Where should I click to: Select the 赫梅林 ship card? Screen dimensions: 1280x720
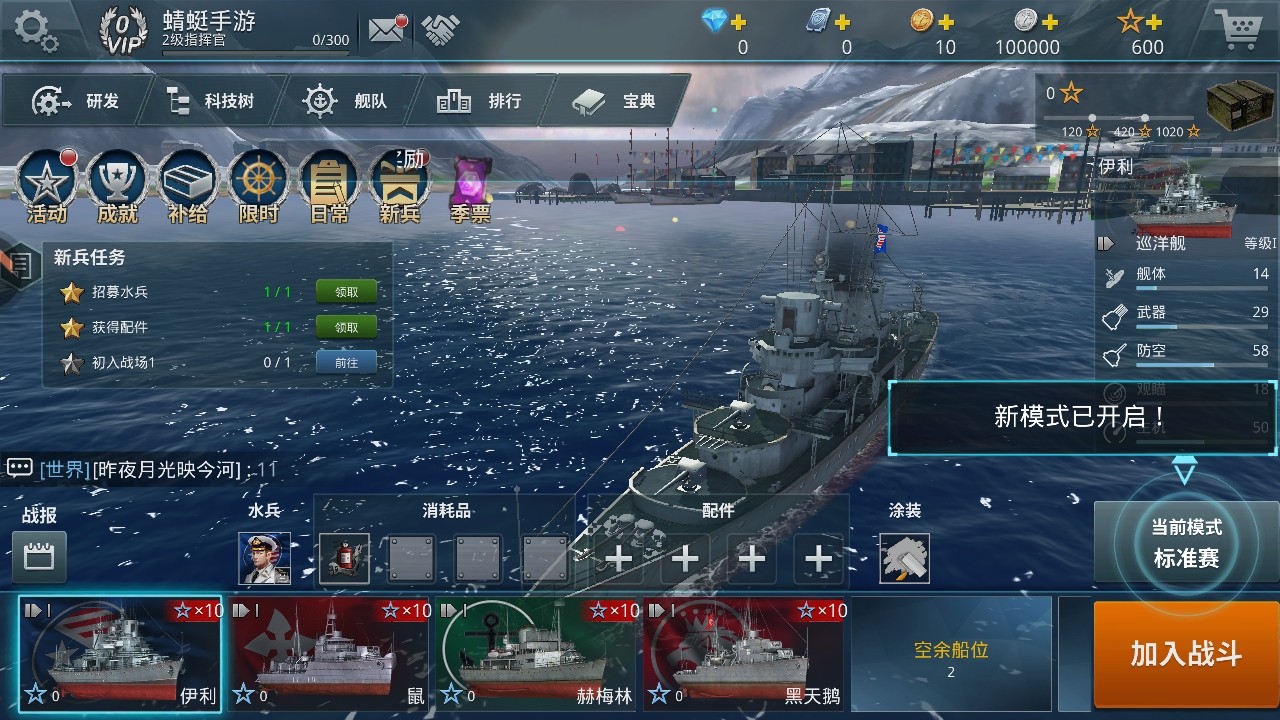(x=536, y=654)
